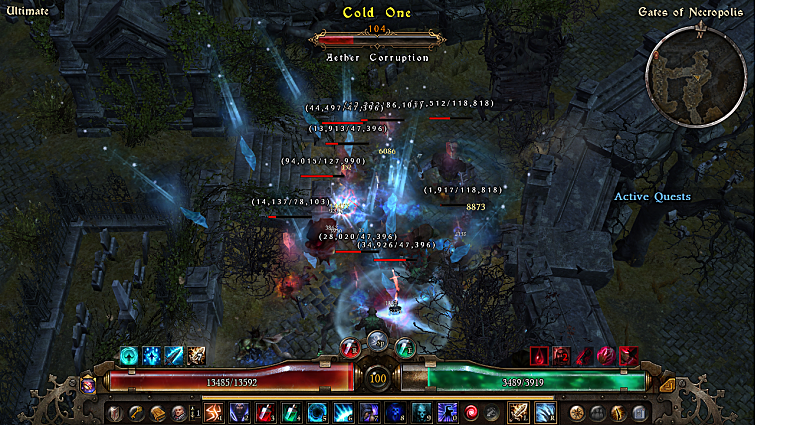Open the quest journal book icon
The width and height of the screenshot is (800, 425).
(157, 411)
